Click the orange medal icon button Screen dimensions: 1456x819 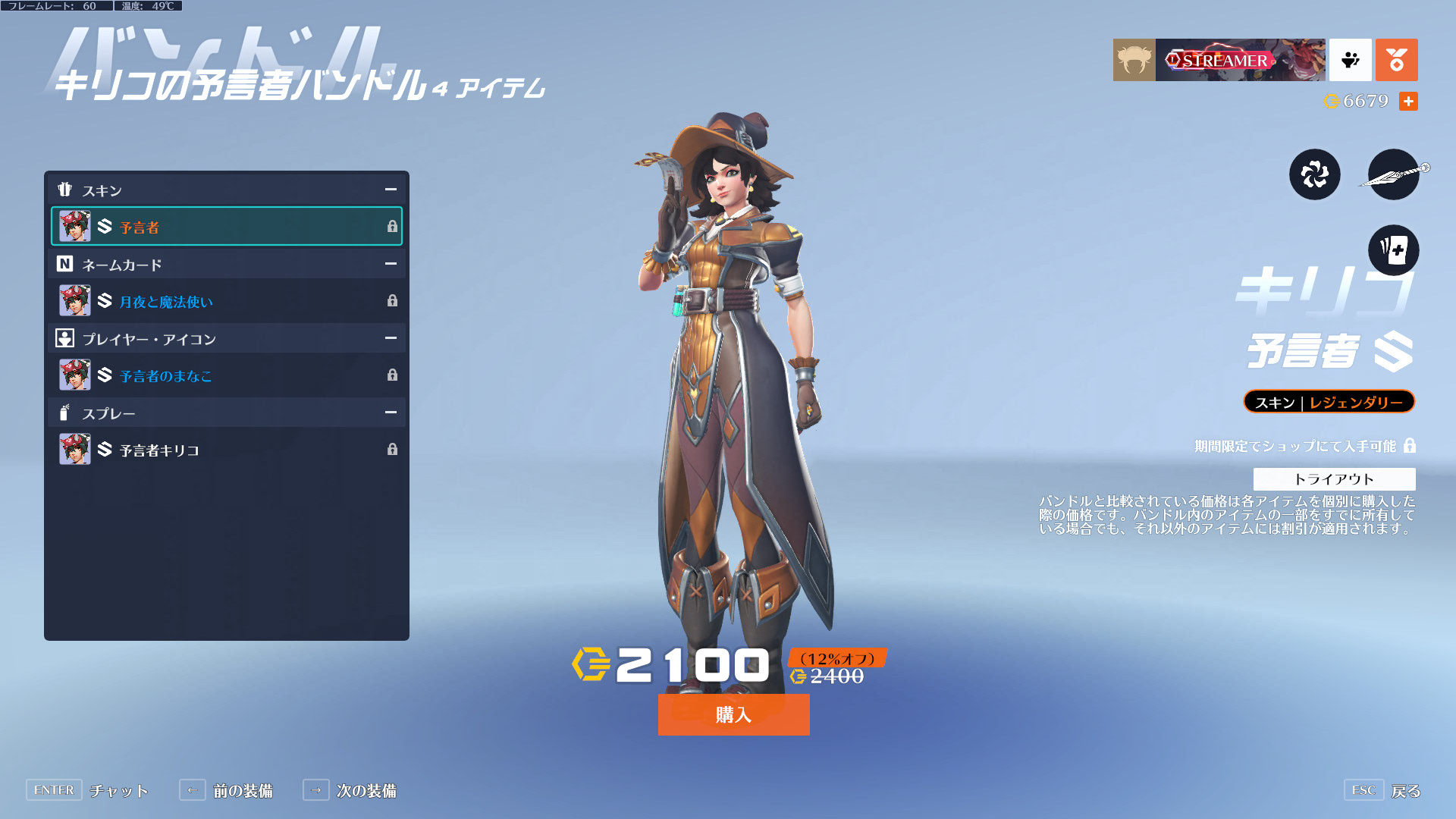pyautogui.click(x=1396, y=60)
